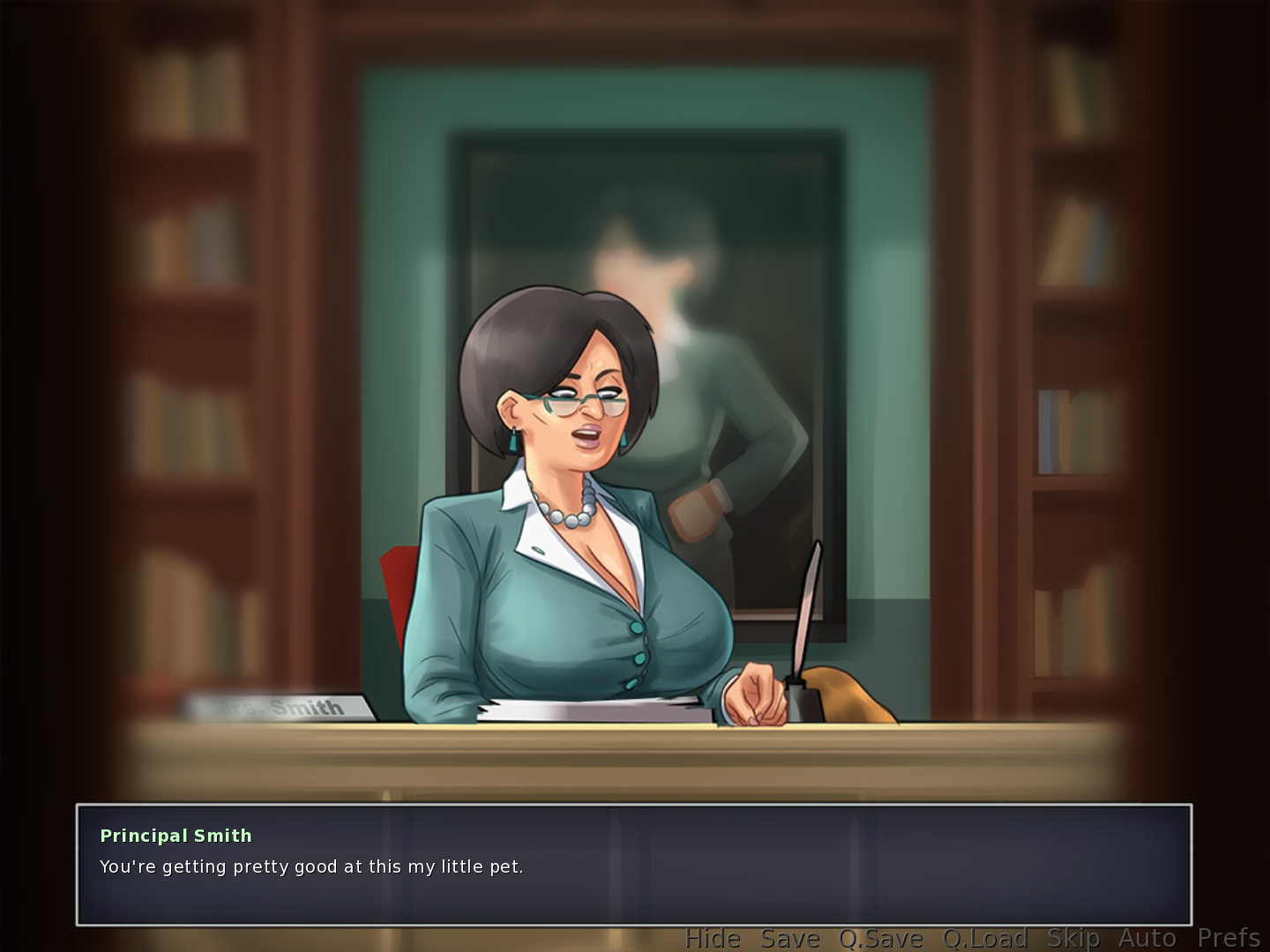Open the Save menu
The height and width of the screenshot is (952, 1270).
(790, 938)
